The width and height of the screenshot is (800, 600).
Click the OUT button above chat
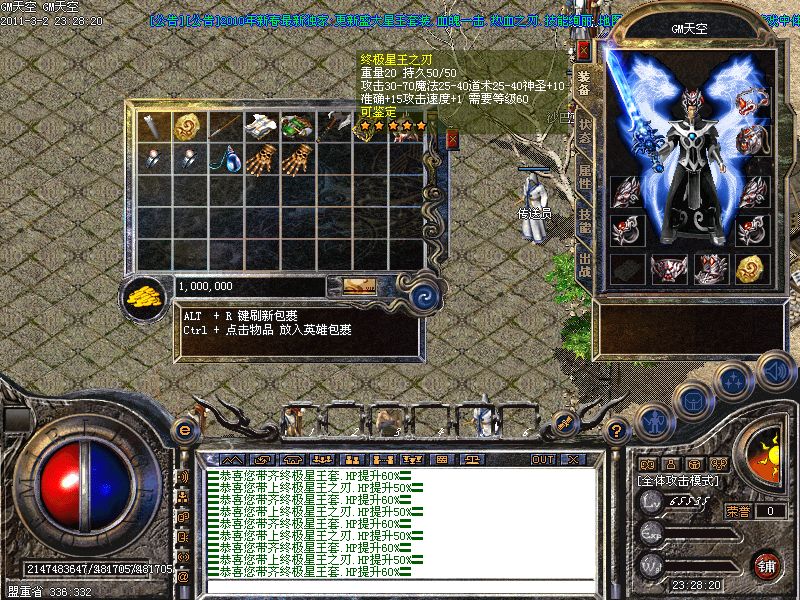coord(542,459)
